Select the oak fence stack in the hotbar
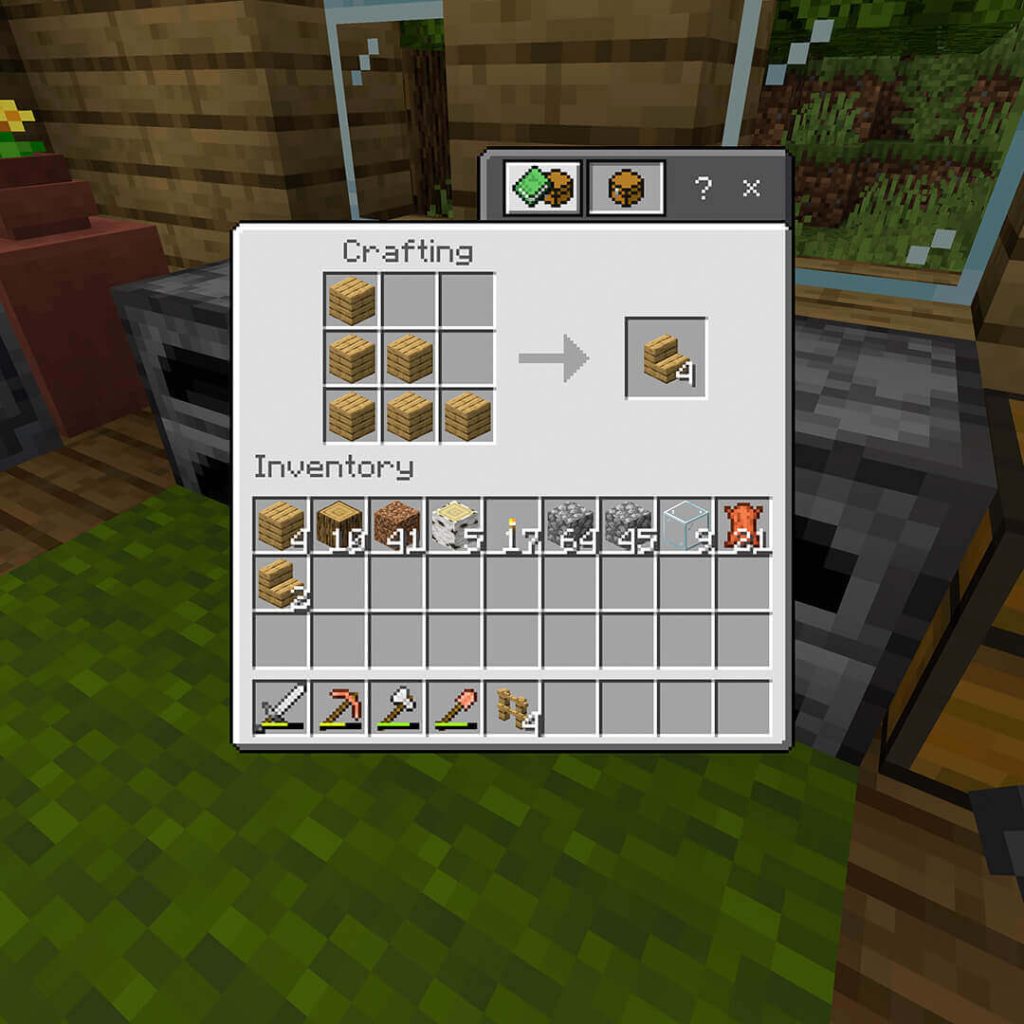 point(512,708)
